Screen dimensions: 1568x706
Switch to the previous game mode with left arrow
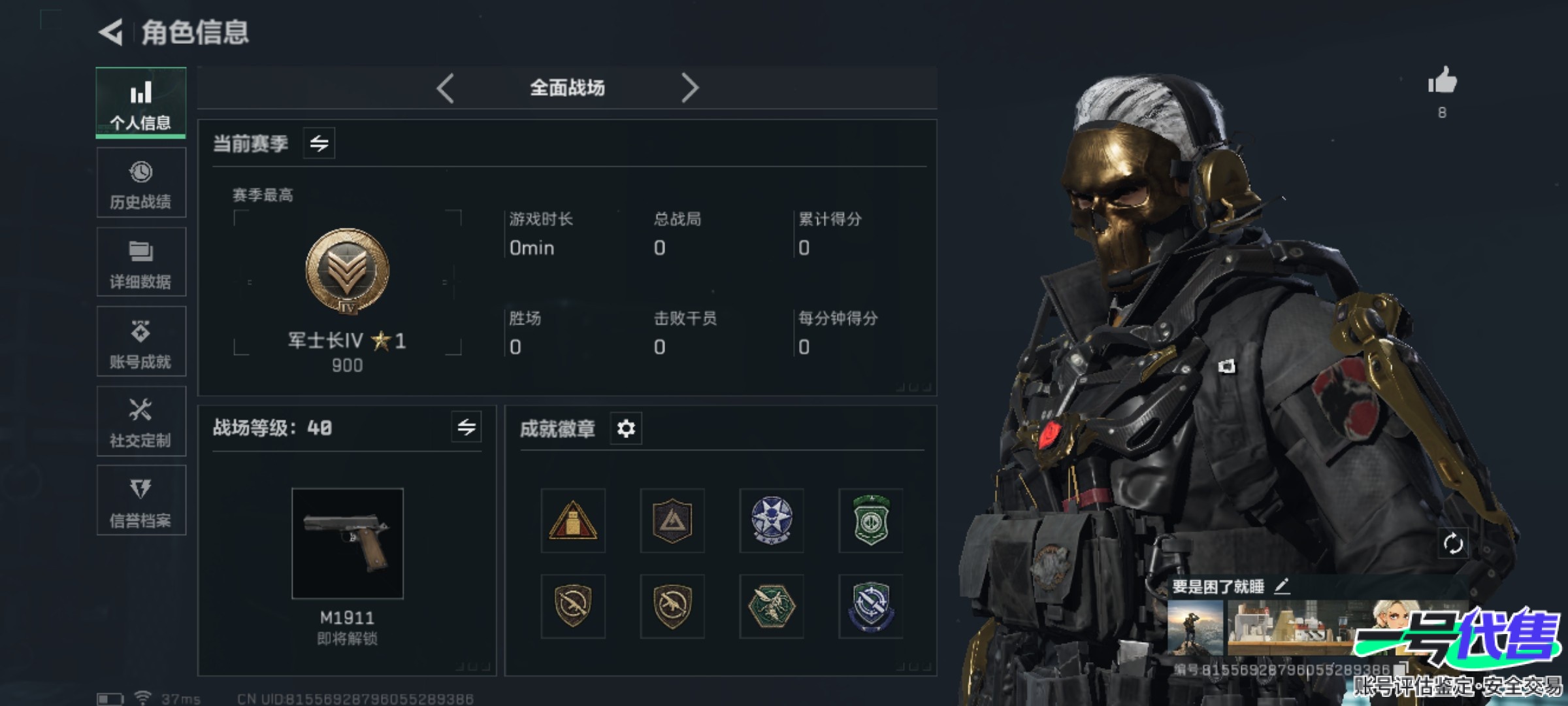point(446,88)
